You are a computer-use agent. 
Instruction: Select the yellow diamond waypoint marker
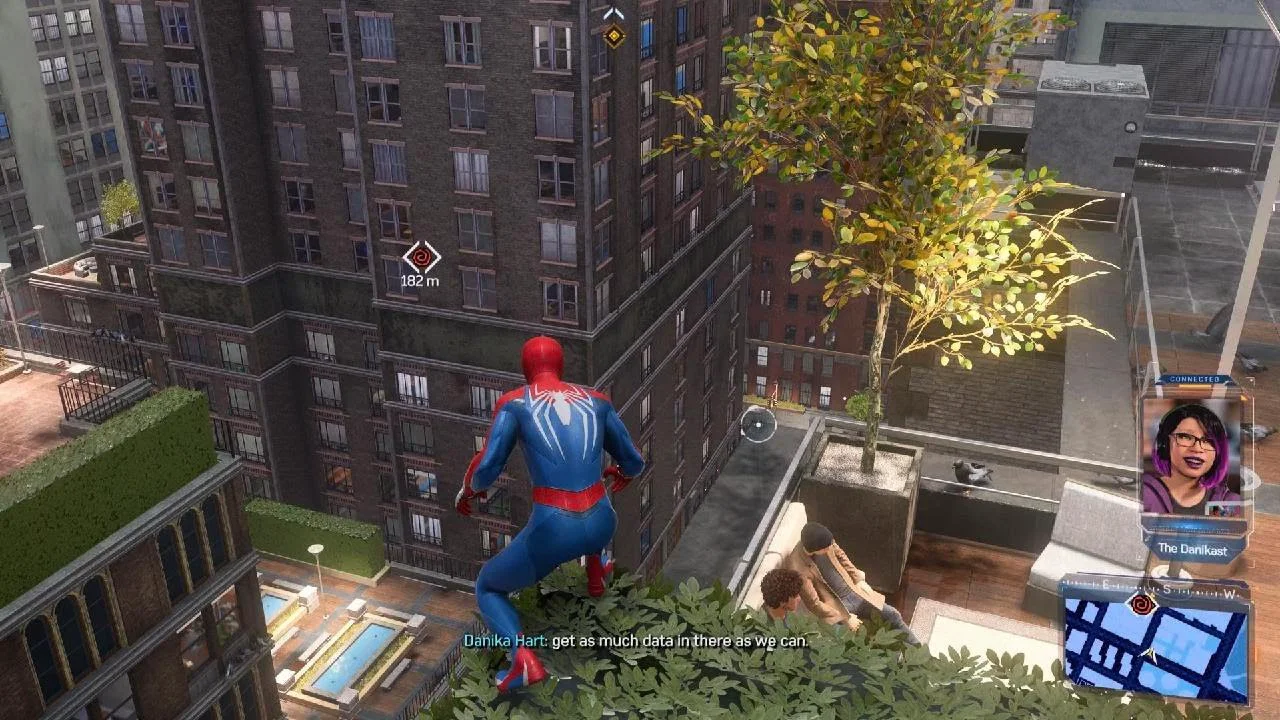[614, 36]
